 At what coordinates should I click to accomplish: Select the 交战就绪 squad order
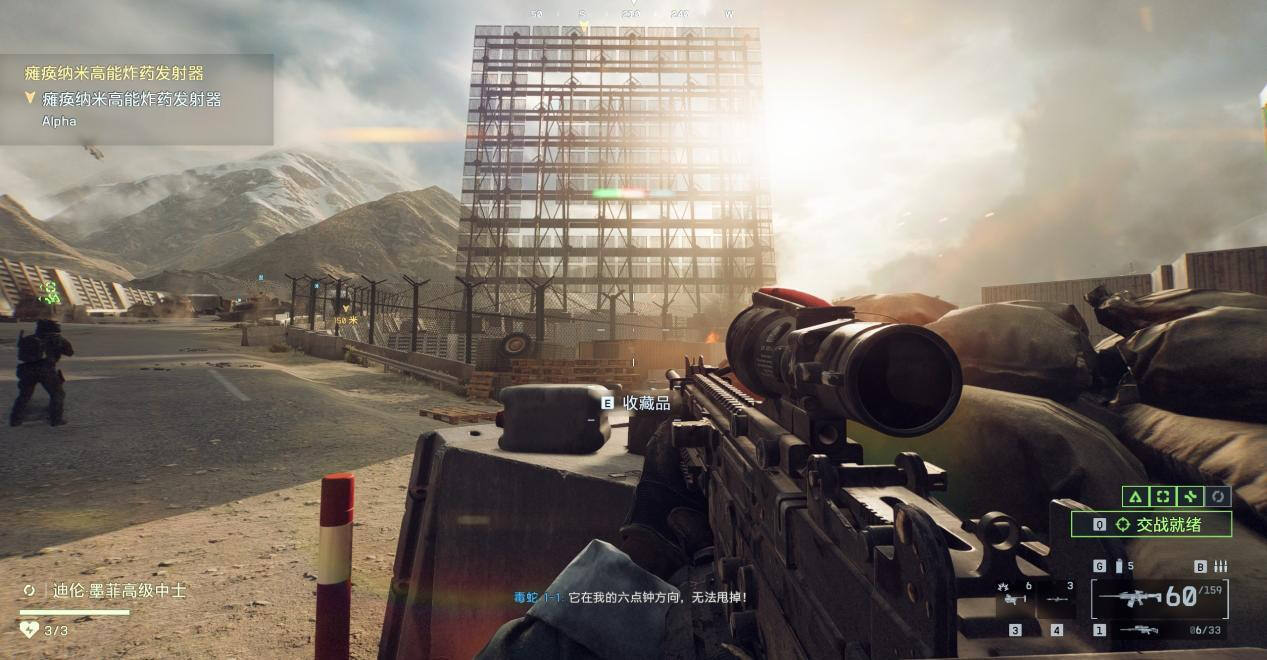[x=1159, y=524]
